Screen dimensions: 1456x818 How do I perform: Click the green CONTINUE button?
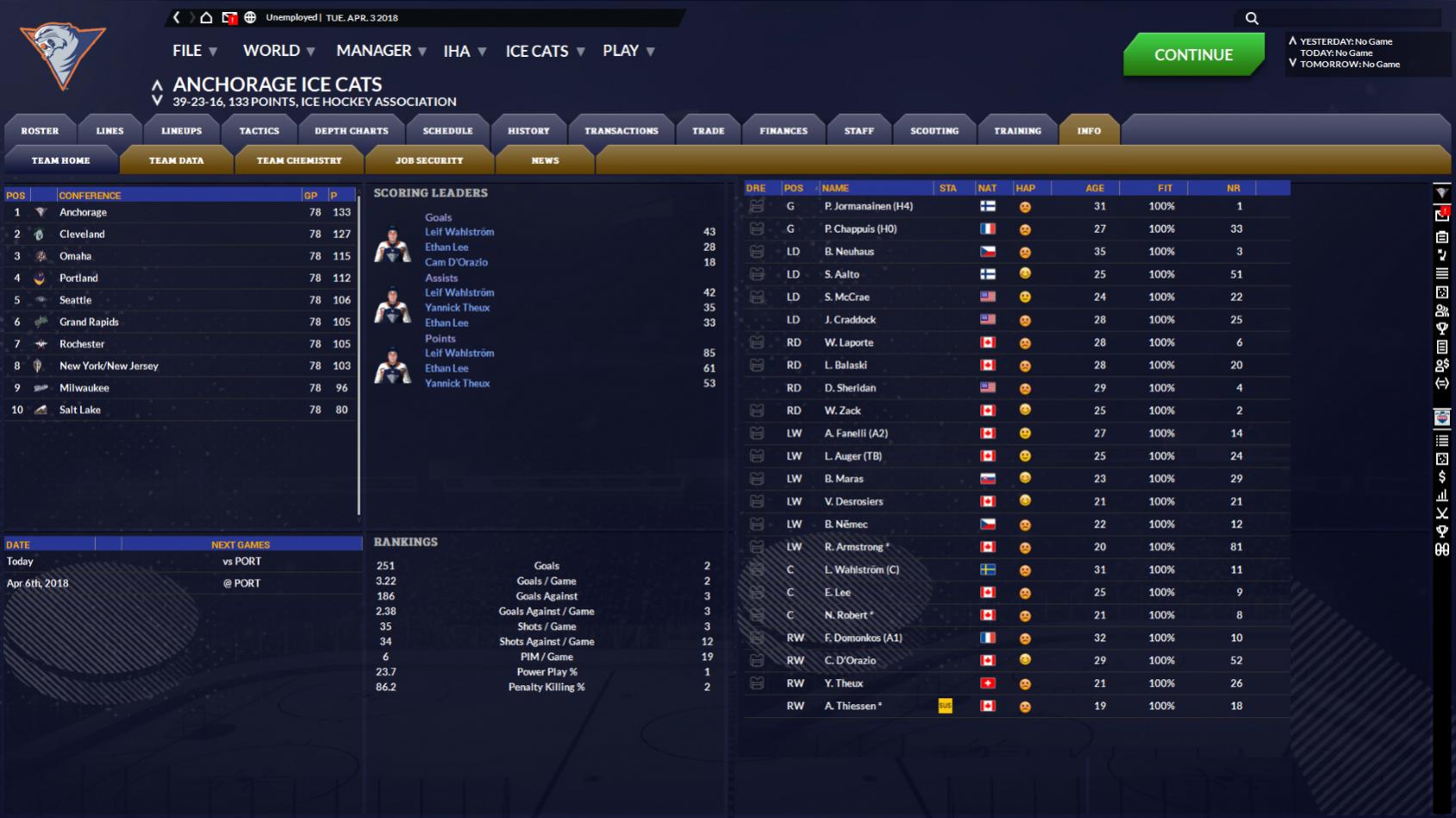[x=1193, y=54]
